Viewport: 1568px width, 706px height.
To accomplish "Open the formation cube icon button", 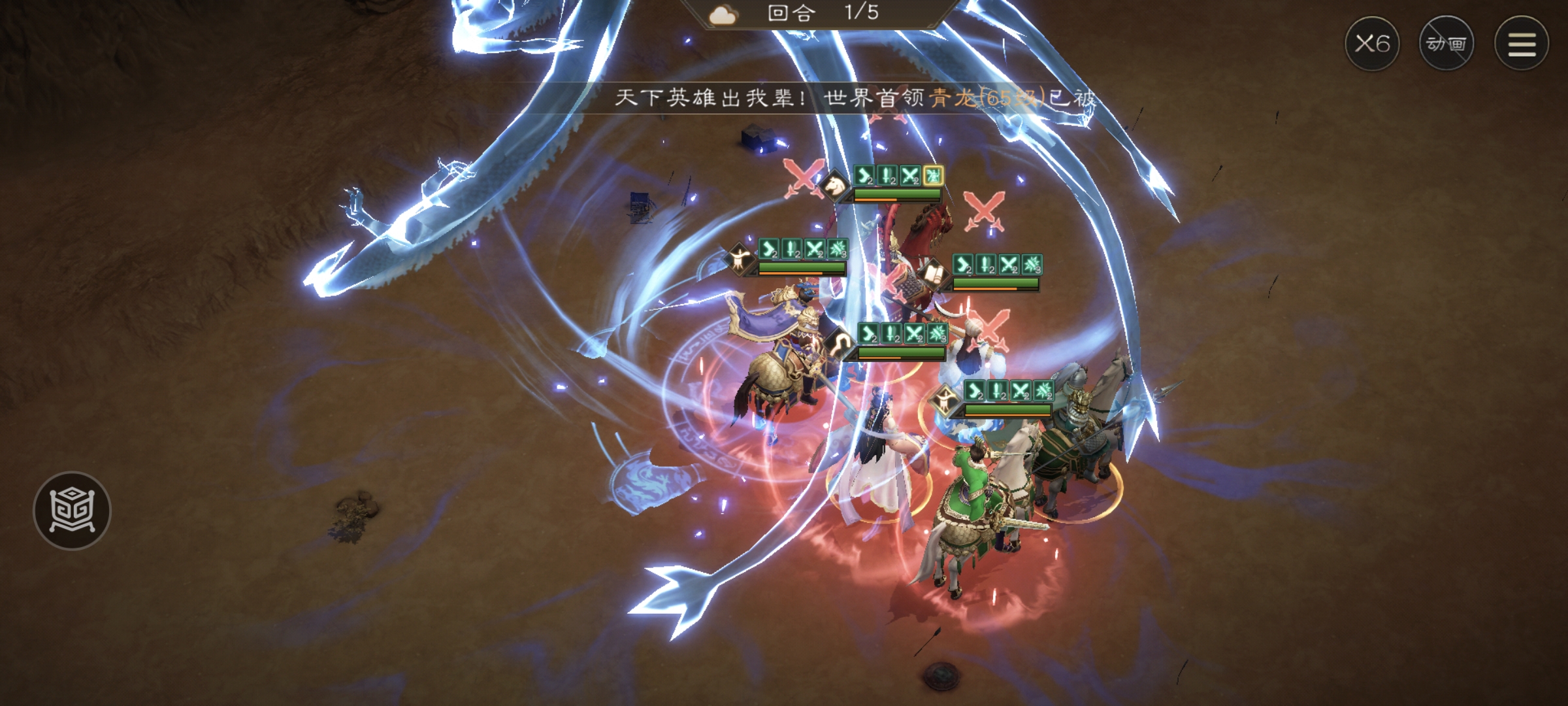I will pyautogui.click(x=72, y=511).
